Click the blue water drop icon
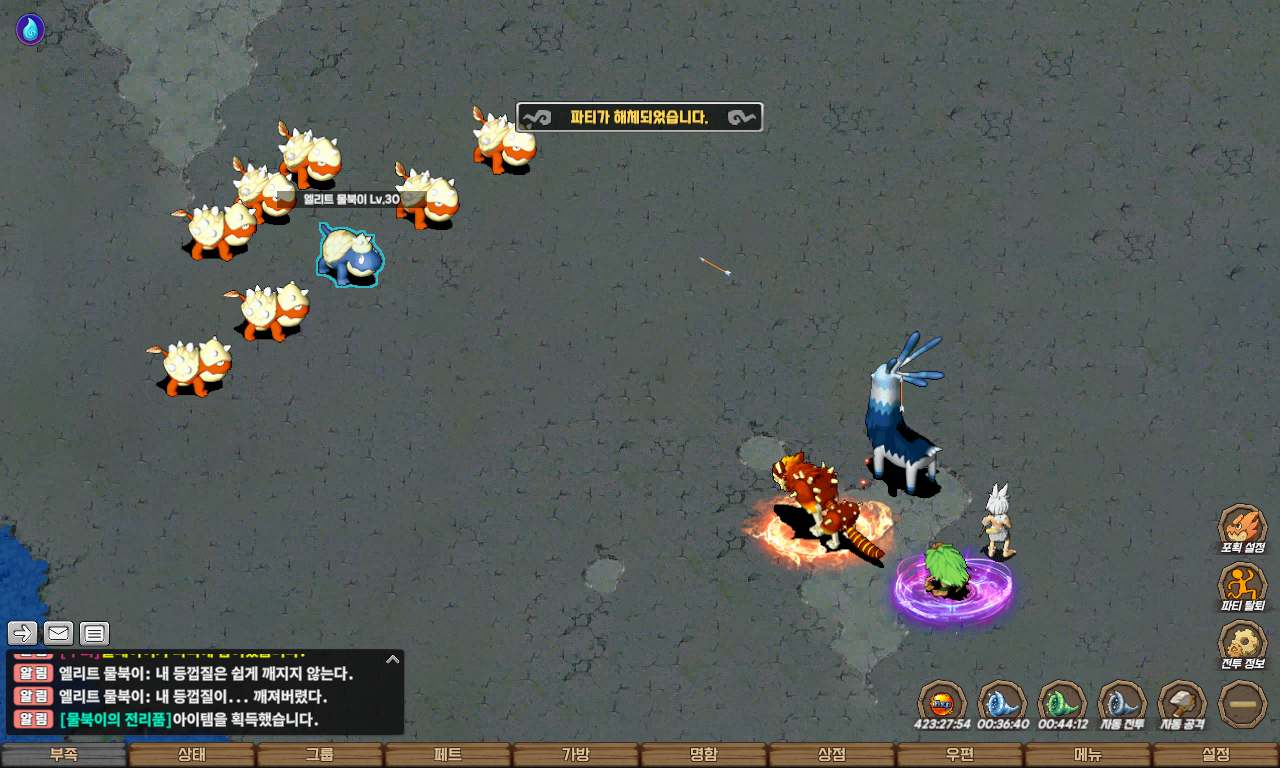Viewport: 1280px width, 768px height. 30,29
